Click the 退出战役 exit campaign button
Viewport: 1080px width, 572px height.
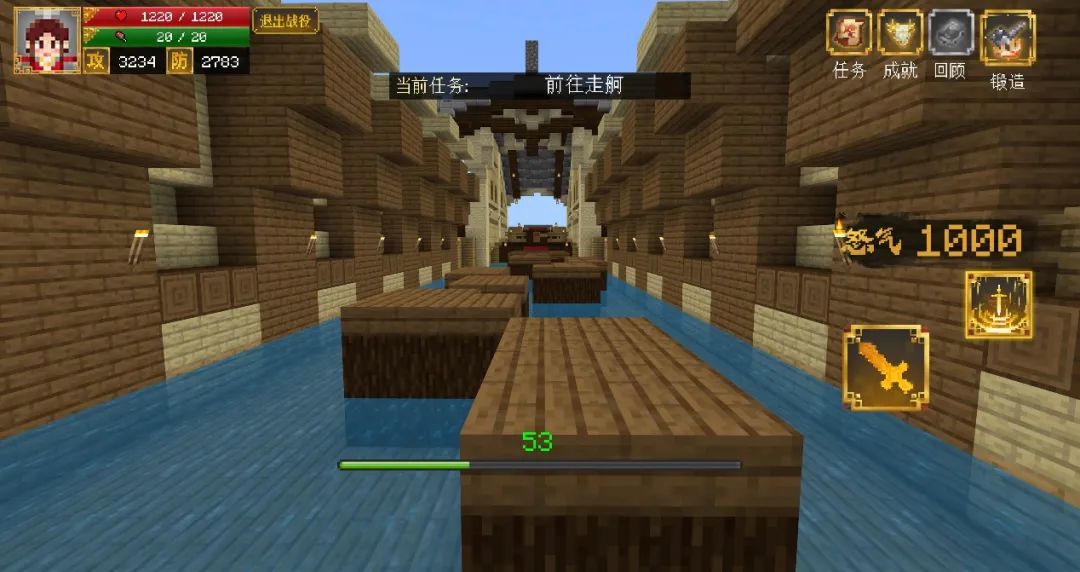(x=285, y=21)
